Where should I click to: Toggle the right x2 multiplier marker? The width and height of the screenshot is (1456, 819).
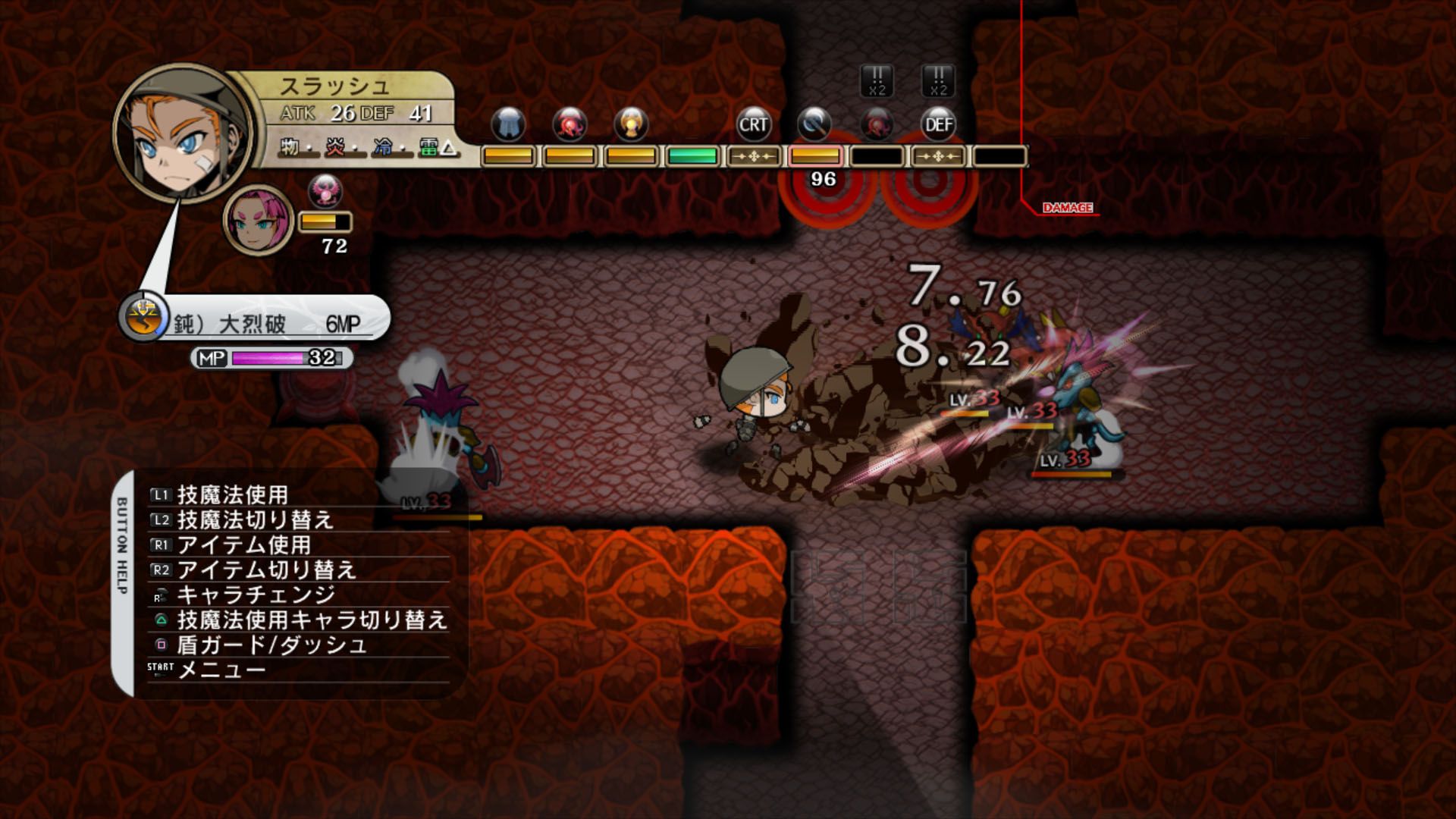[x=939, y=82]
